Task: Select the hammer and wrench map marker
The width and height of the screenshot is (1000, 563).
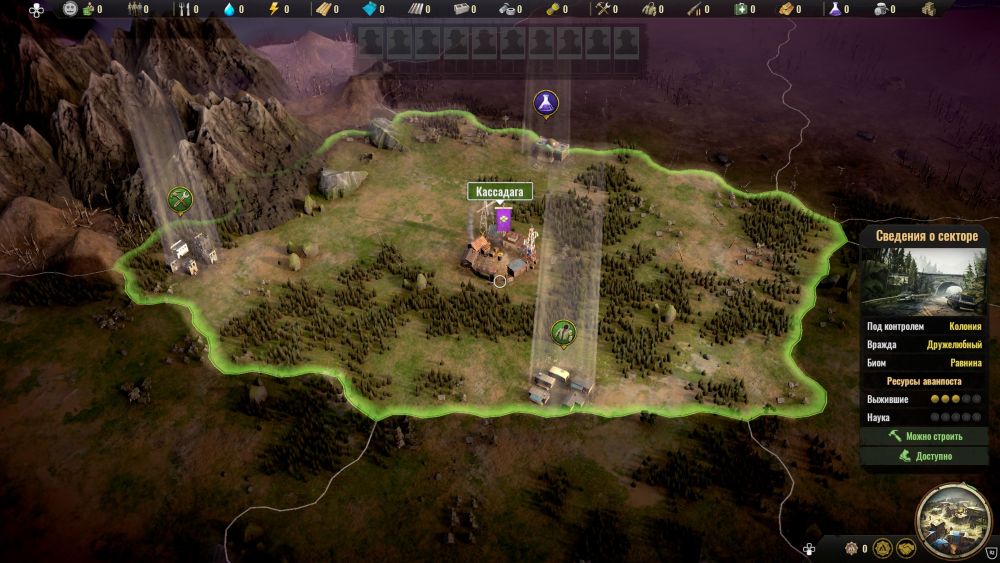Action: coord(181,199)
